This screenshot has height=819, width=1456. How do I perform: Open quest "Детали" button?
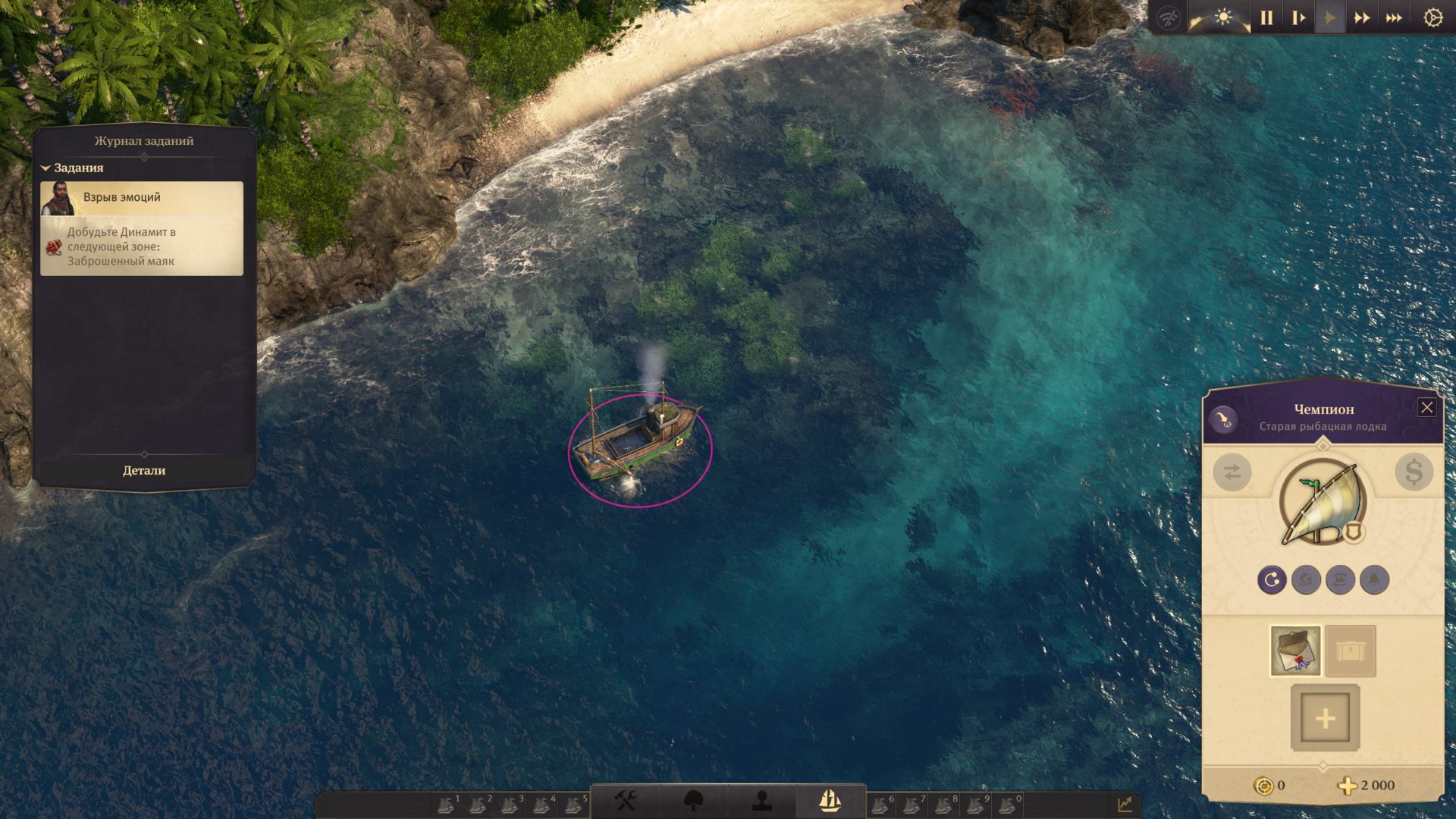coord(144,471)
